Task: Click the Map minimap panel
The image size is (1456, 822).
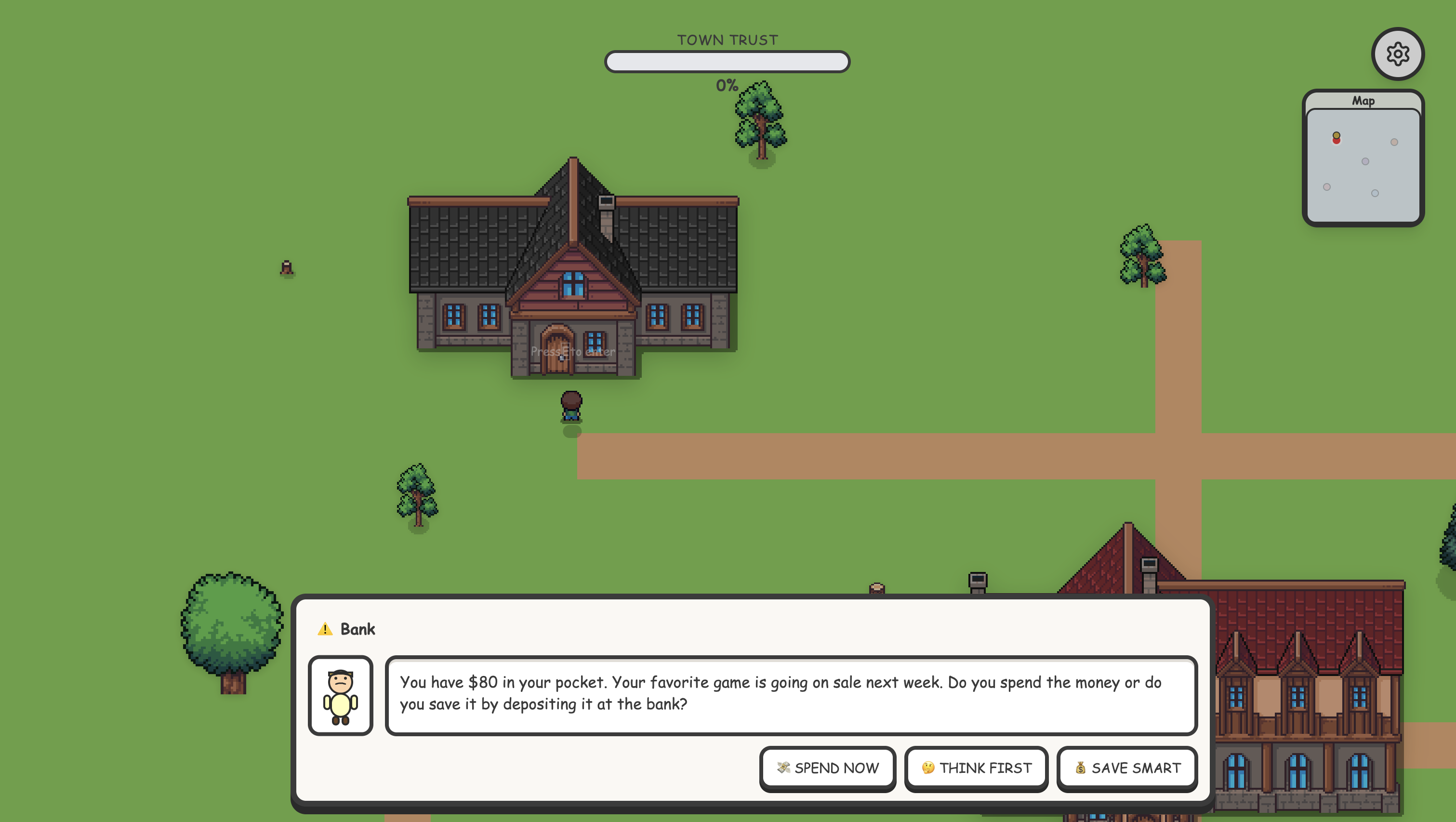Action: [x=1363, y=164]
